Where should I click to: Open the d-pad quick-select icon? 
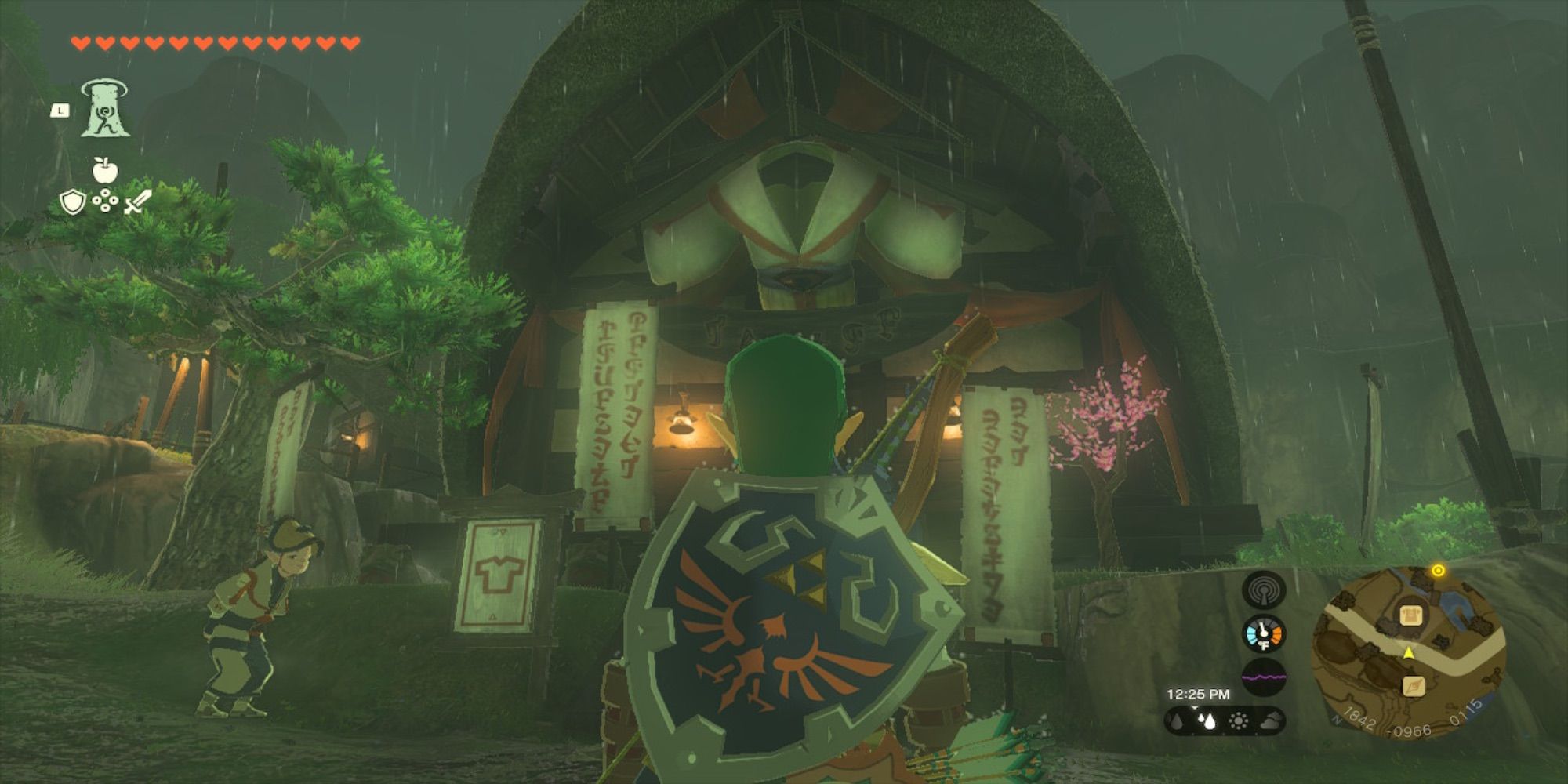106,202
